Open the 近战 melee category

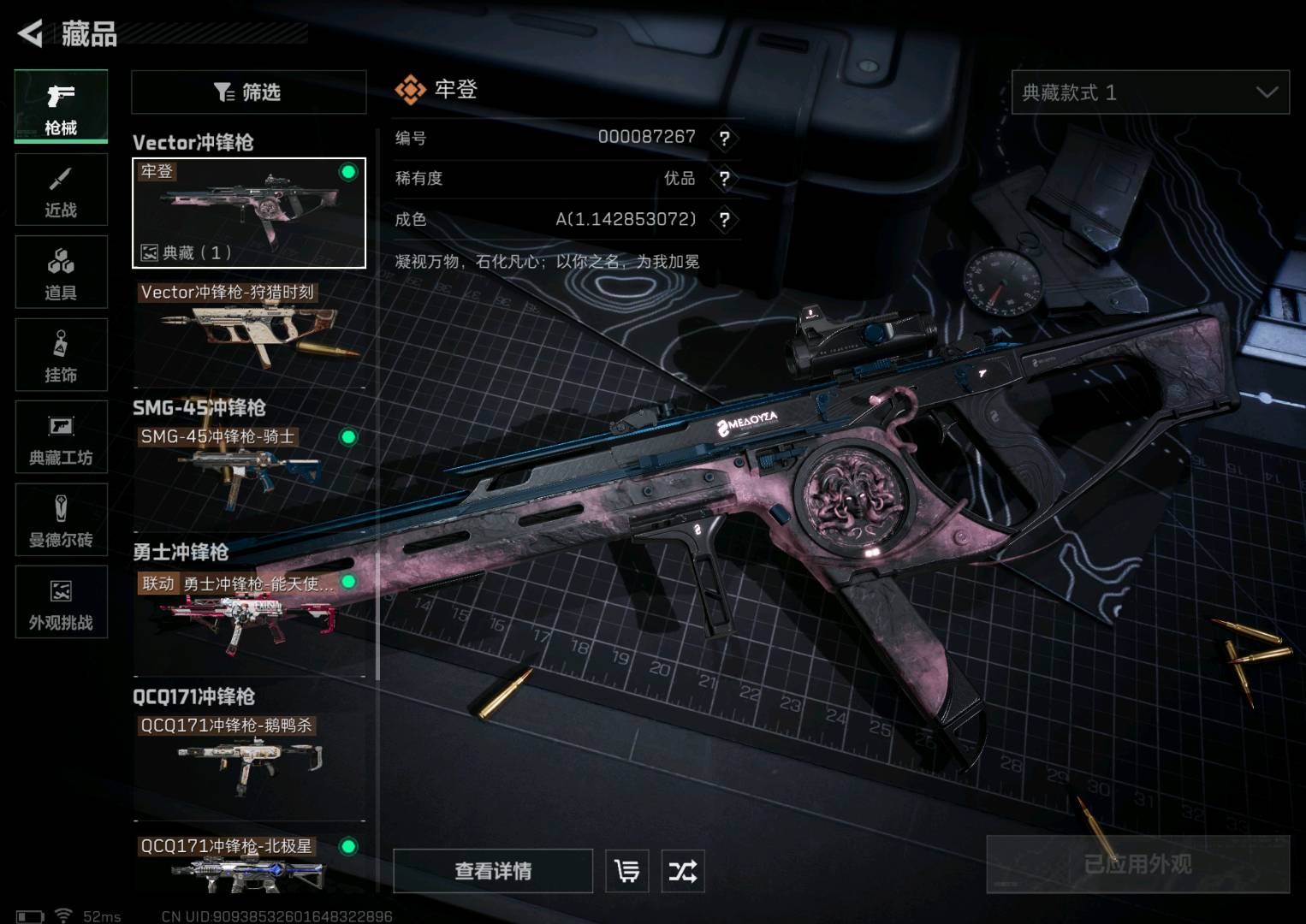61,190
